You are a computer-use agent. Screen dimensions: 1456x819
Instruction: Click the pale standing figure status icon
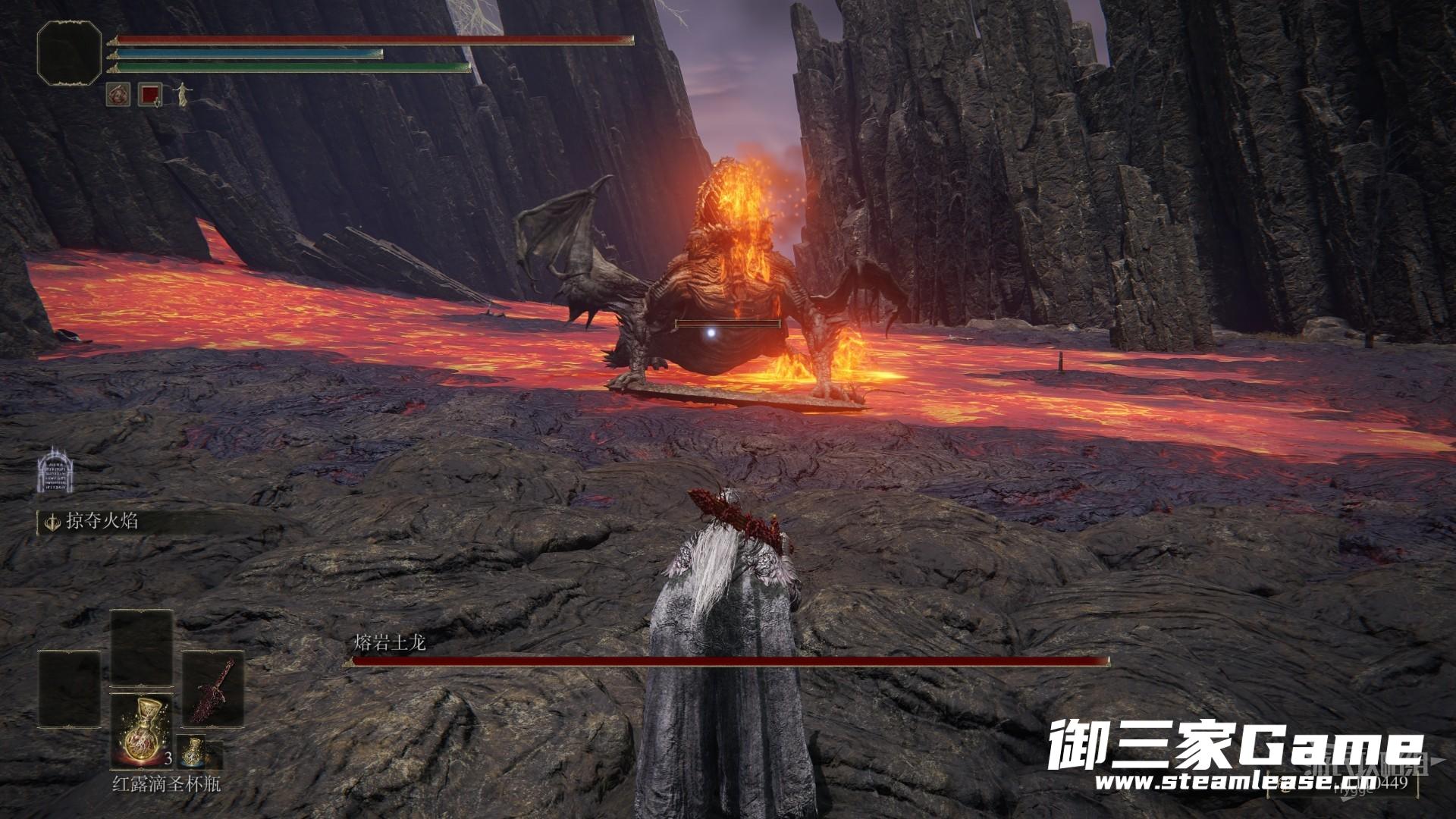(182, 94)
